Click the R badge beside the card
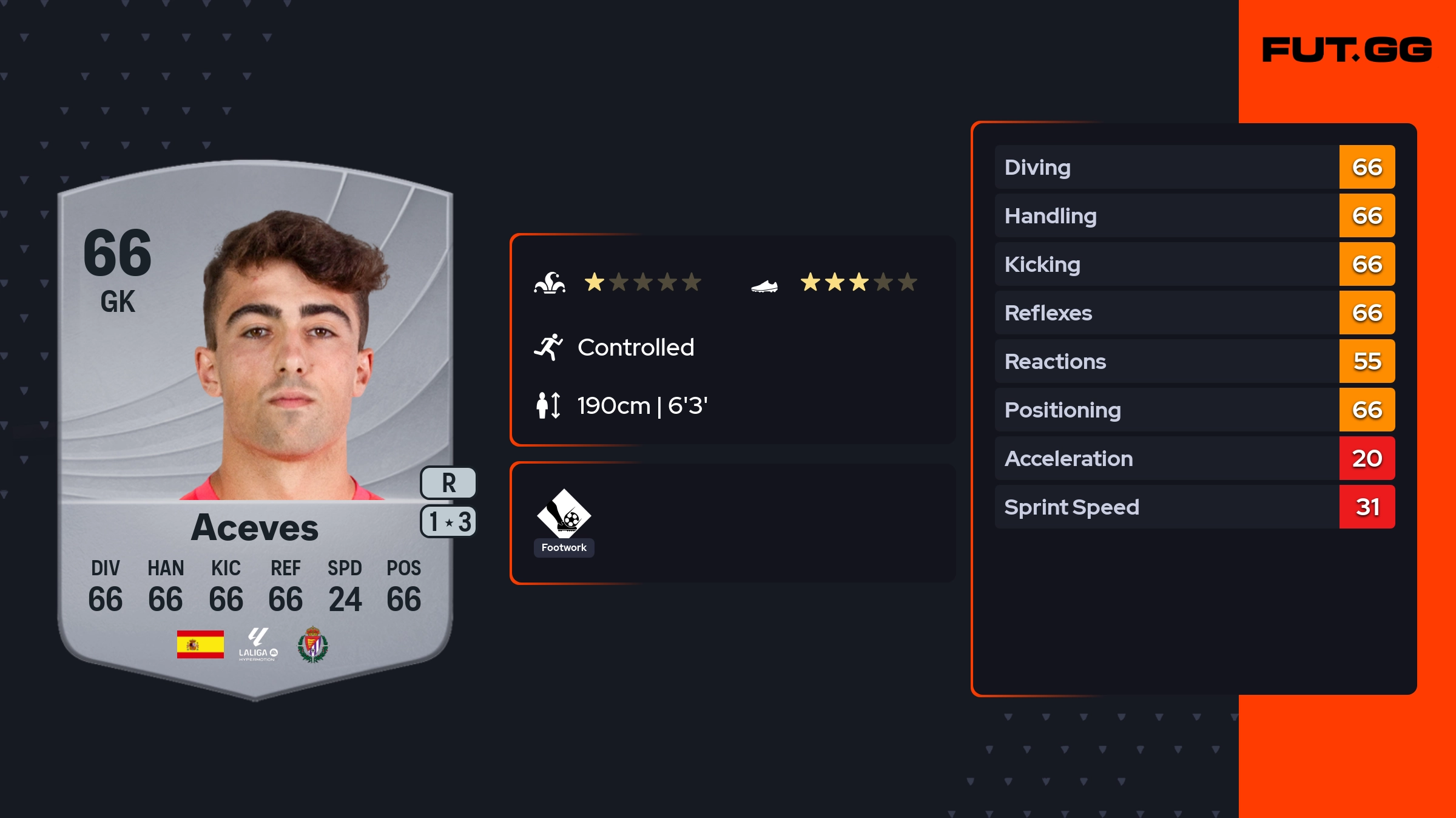This screenshot has width=1456, height=818. pyautogui.click(x=448, y=483)
